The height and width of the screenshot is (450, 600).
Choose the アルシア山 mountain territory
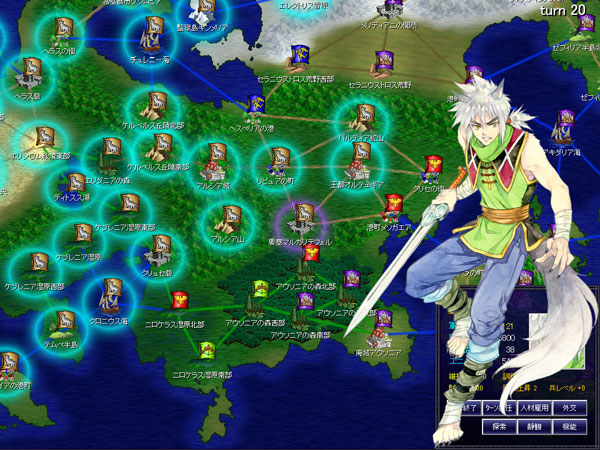pos(229,218)
